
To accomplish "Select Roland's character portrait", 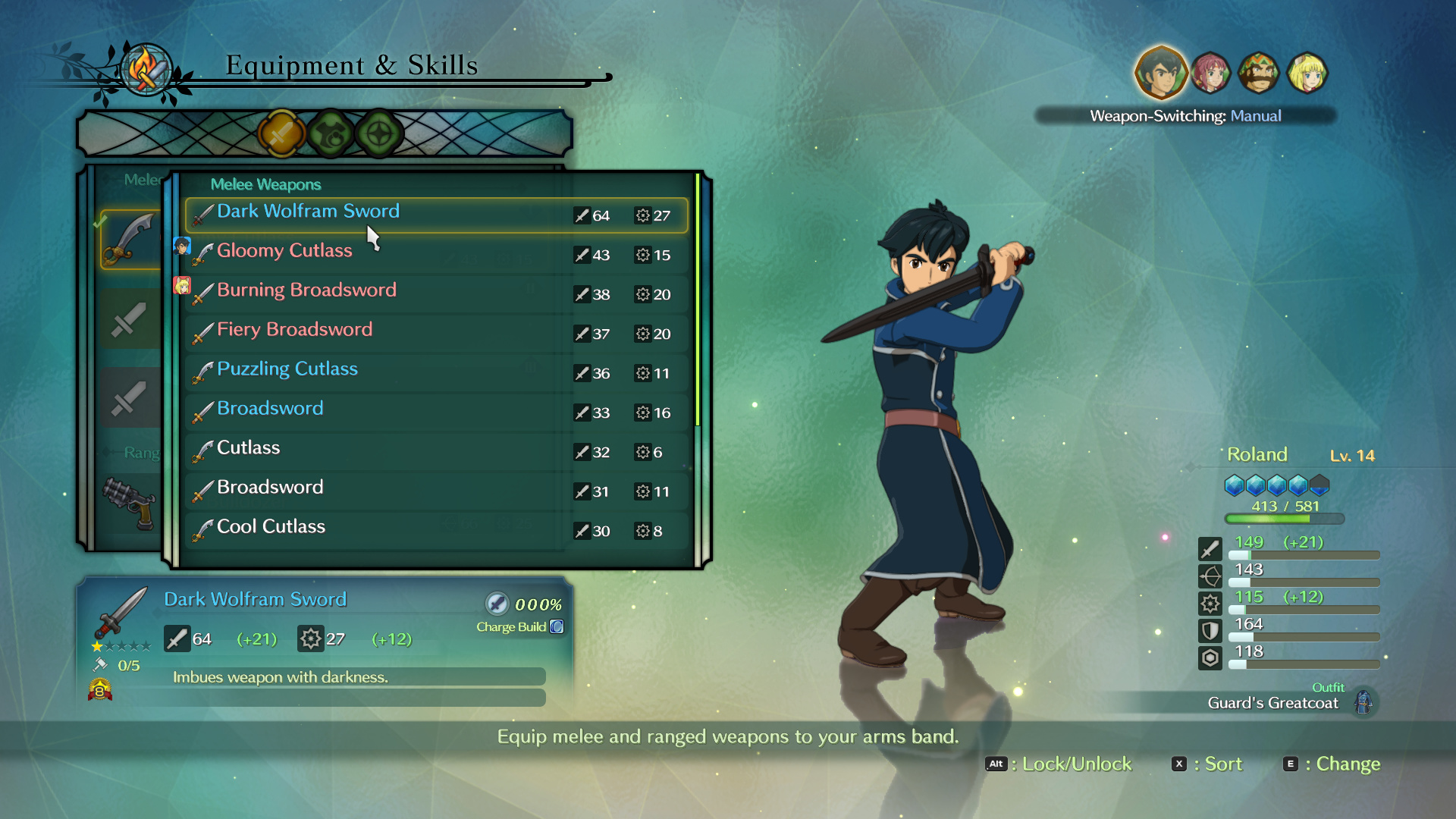I will [1160, 74].
